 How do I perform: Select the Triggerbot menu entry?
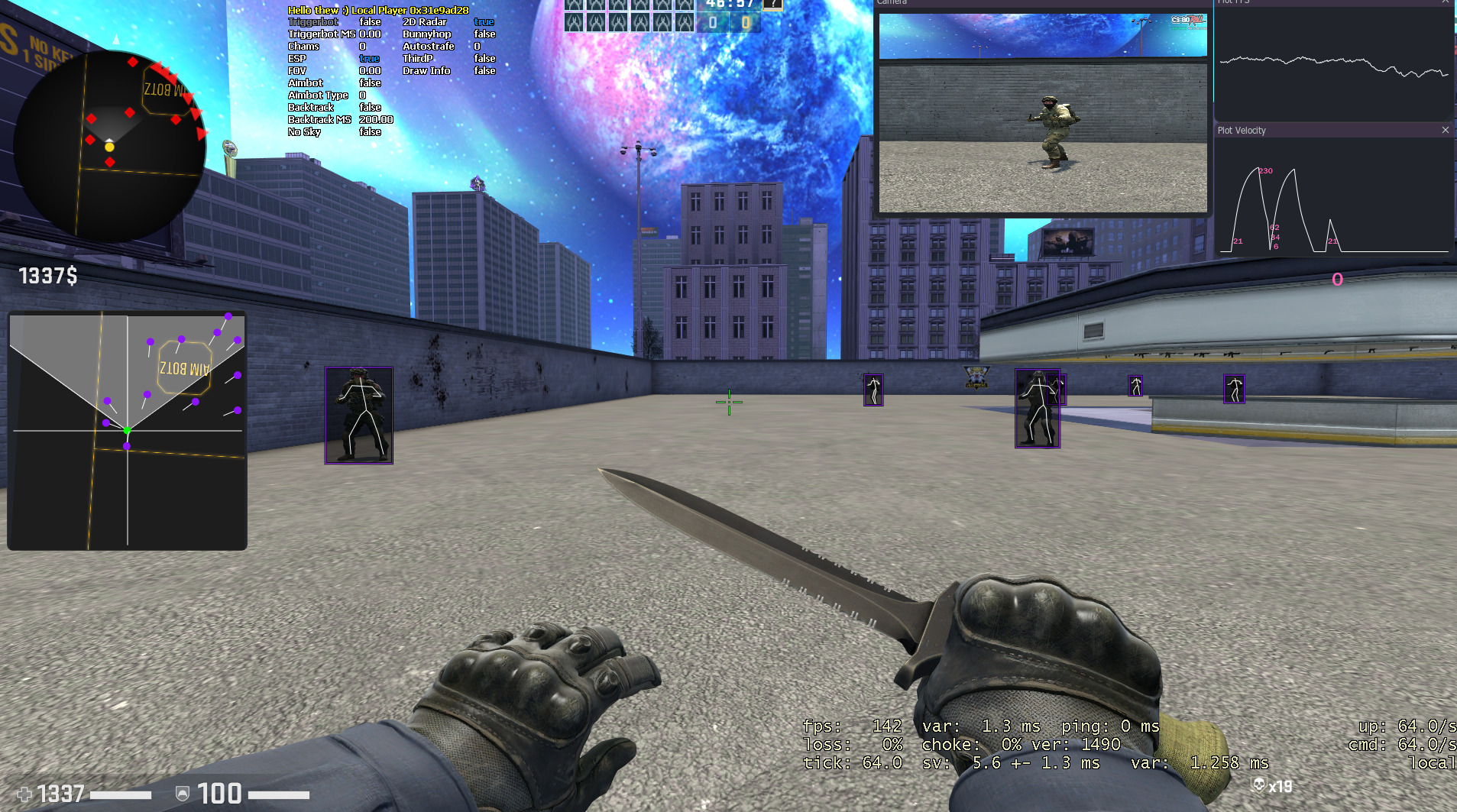[x=313, y=22]
